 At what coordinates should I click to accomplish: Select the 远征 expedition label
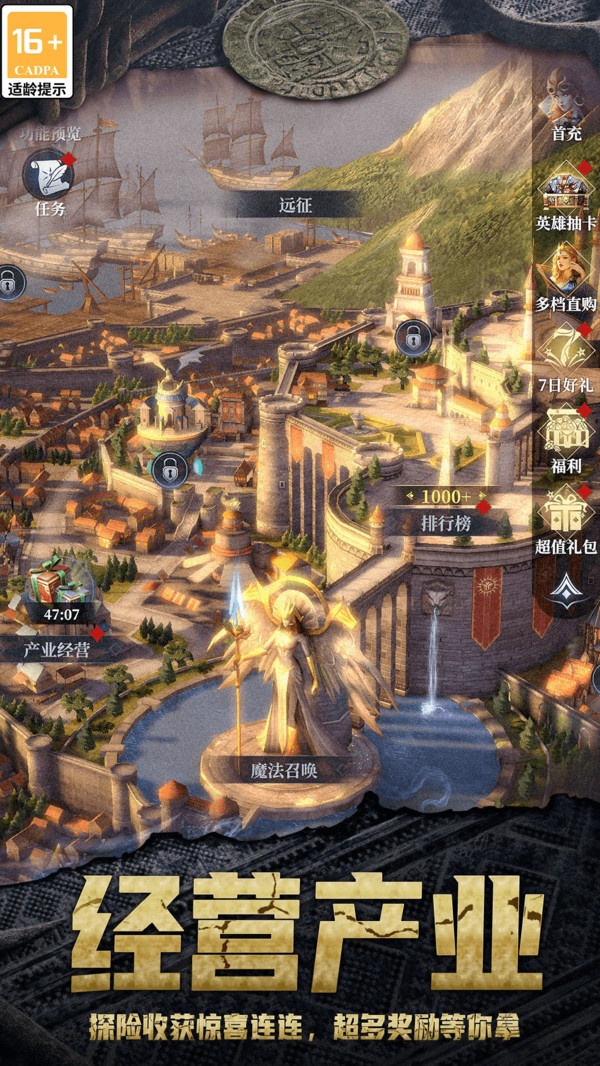(x=296, y=205)
